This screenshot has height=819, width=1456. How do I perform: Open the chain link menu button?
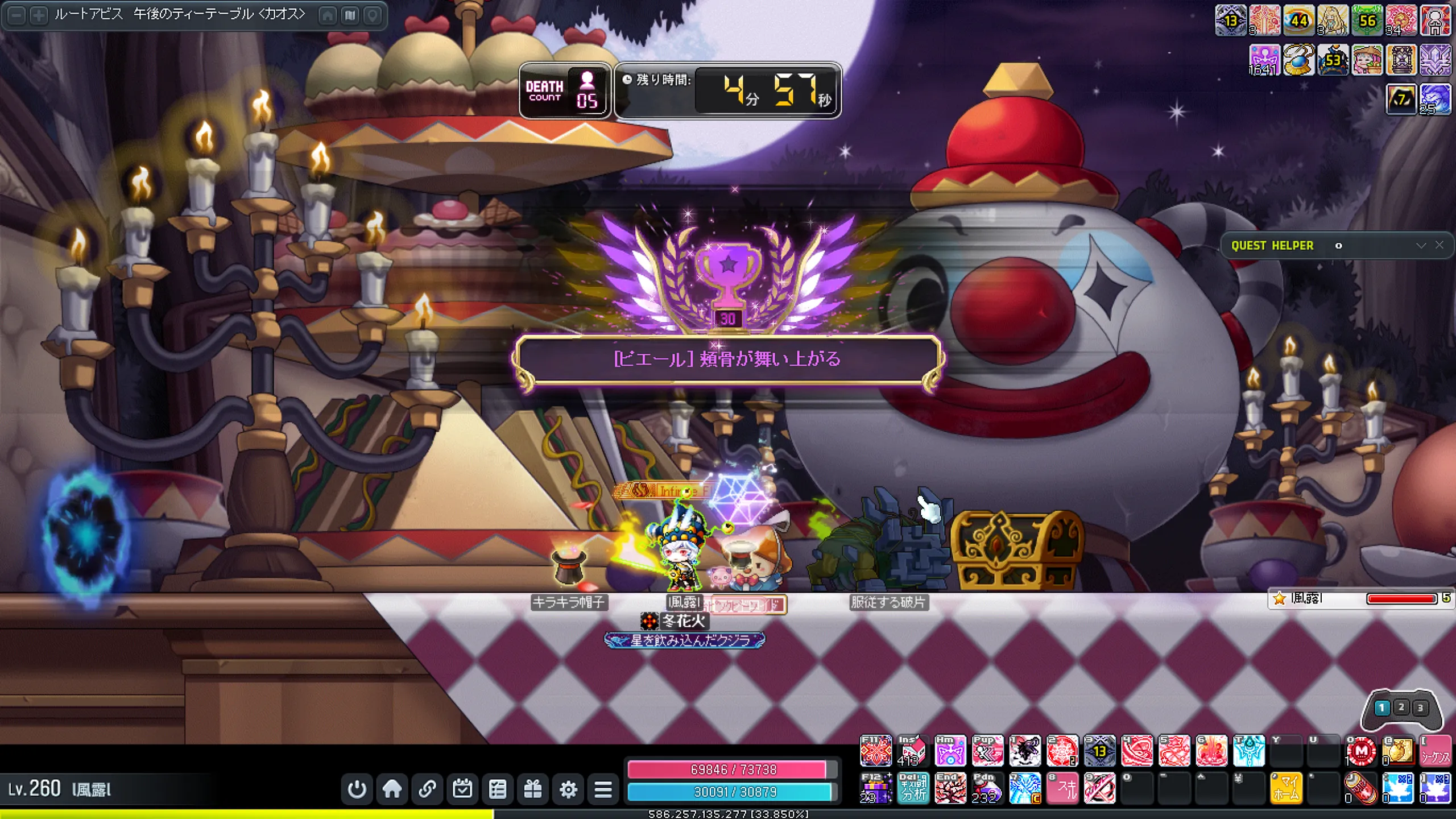pos(427,789)
